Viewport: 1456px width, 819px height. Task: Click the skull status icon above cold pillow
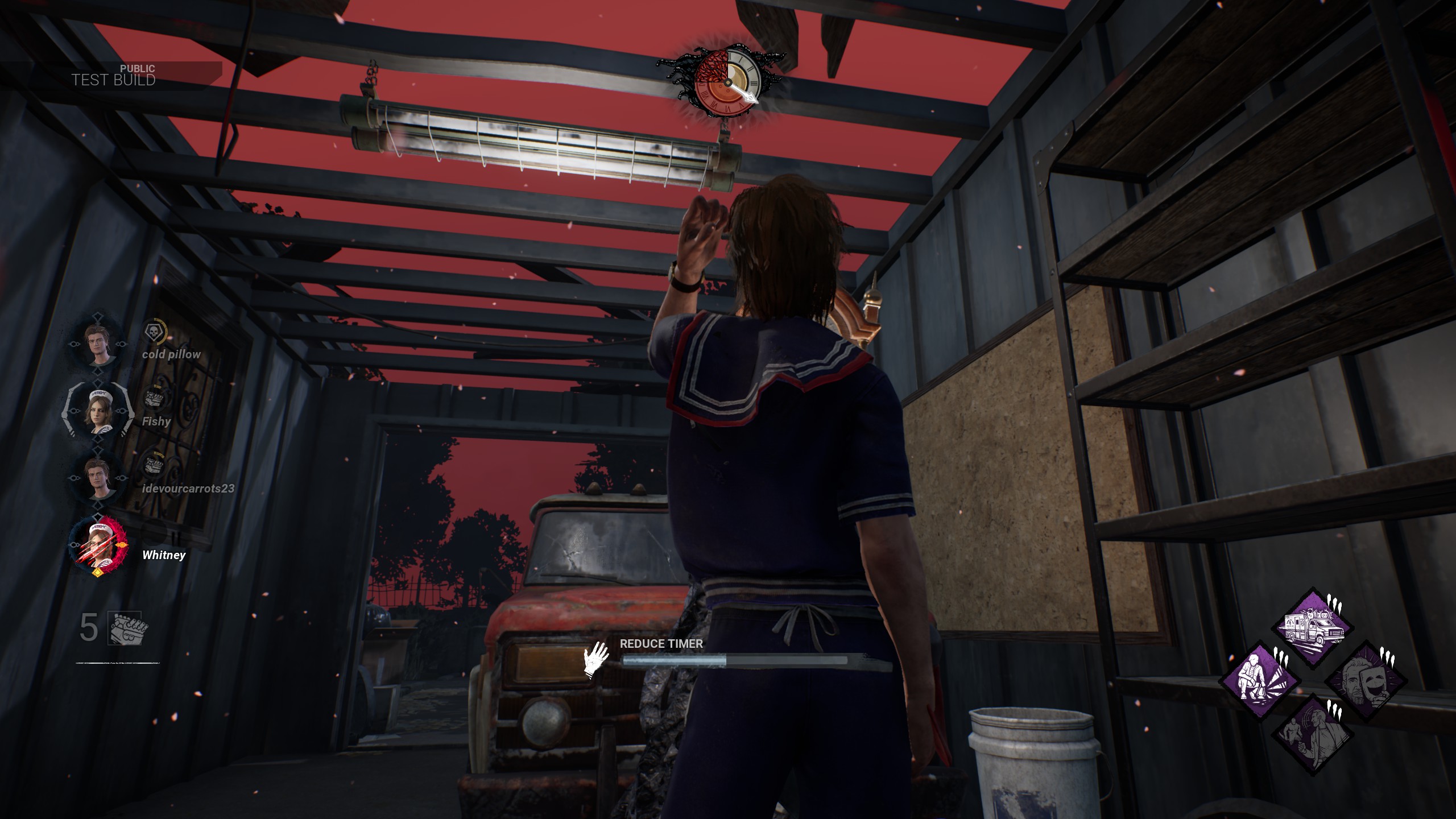pos(153,332)
